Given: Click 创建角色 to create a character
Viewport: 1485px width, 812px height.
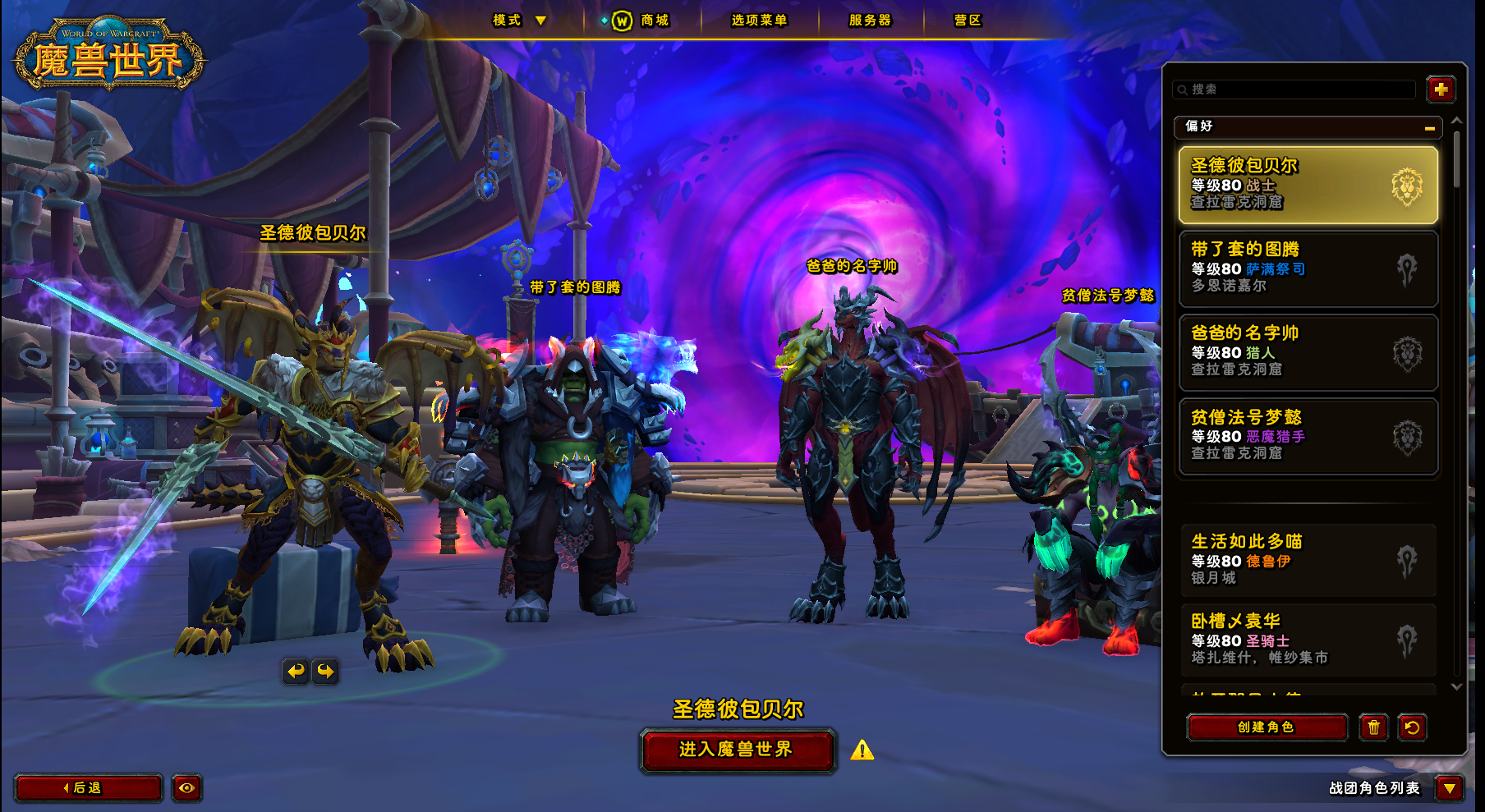Looking at the screenshot, I should pos(1267,727).
